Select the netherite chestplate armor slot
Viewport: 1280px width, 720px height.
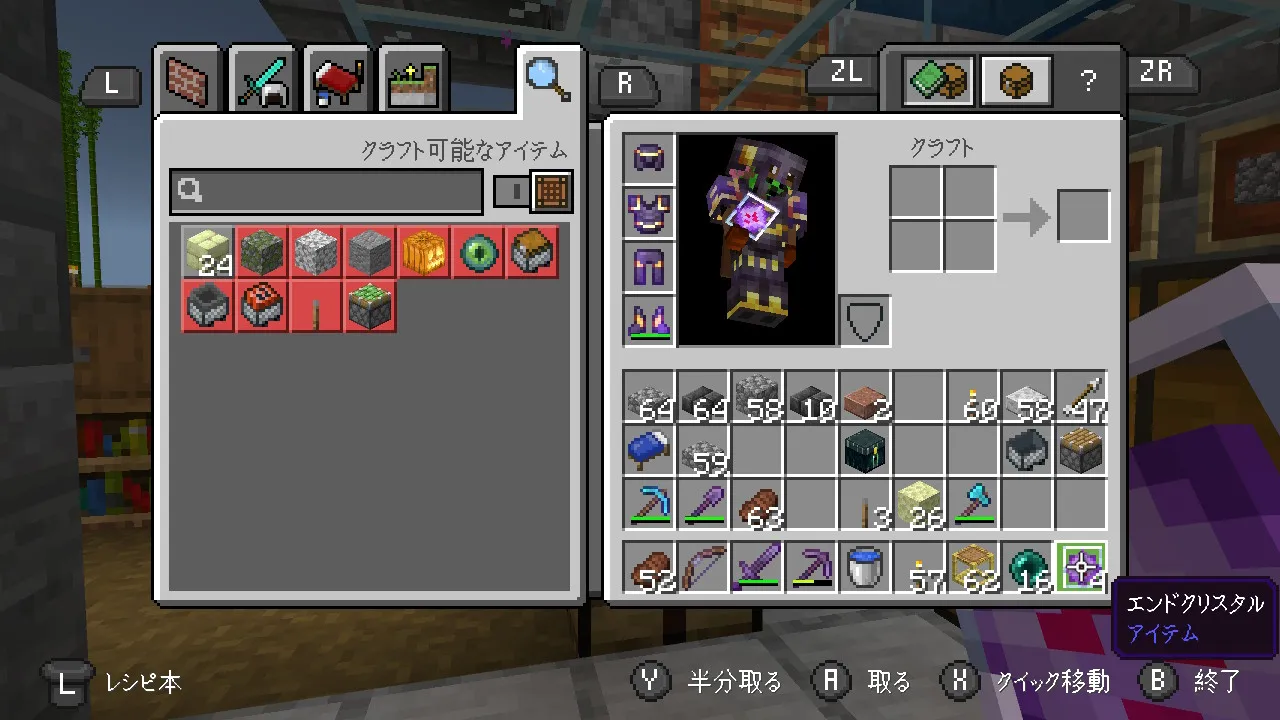[648, 213]
